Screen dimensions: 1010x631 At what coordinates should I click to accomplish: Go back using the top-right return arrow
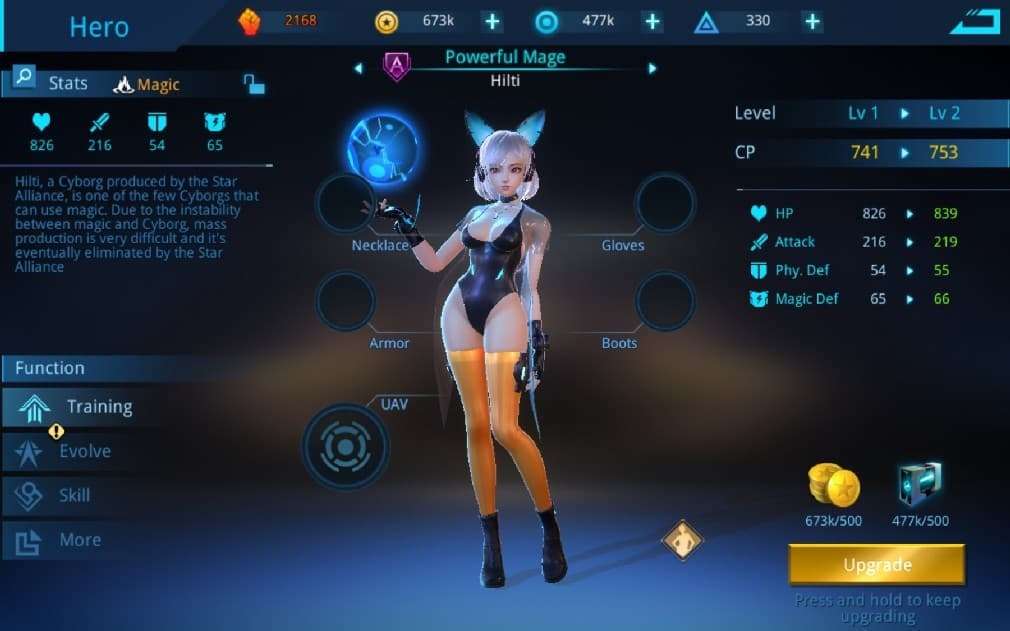tap(974, 22)
